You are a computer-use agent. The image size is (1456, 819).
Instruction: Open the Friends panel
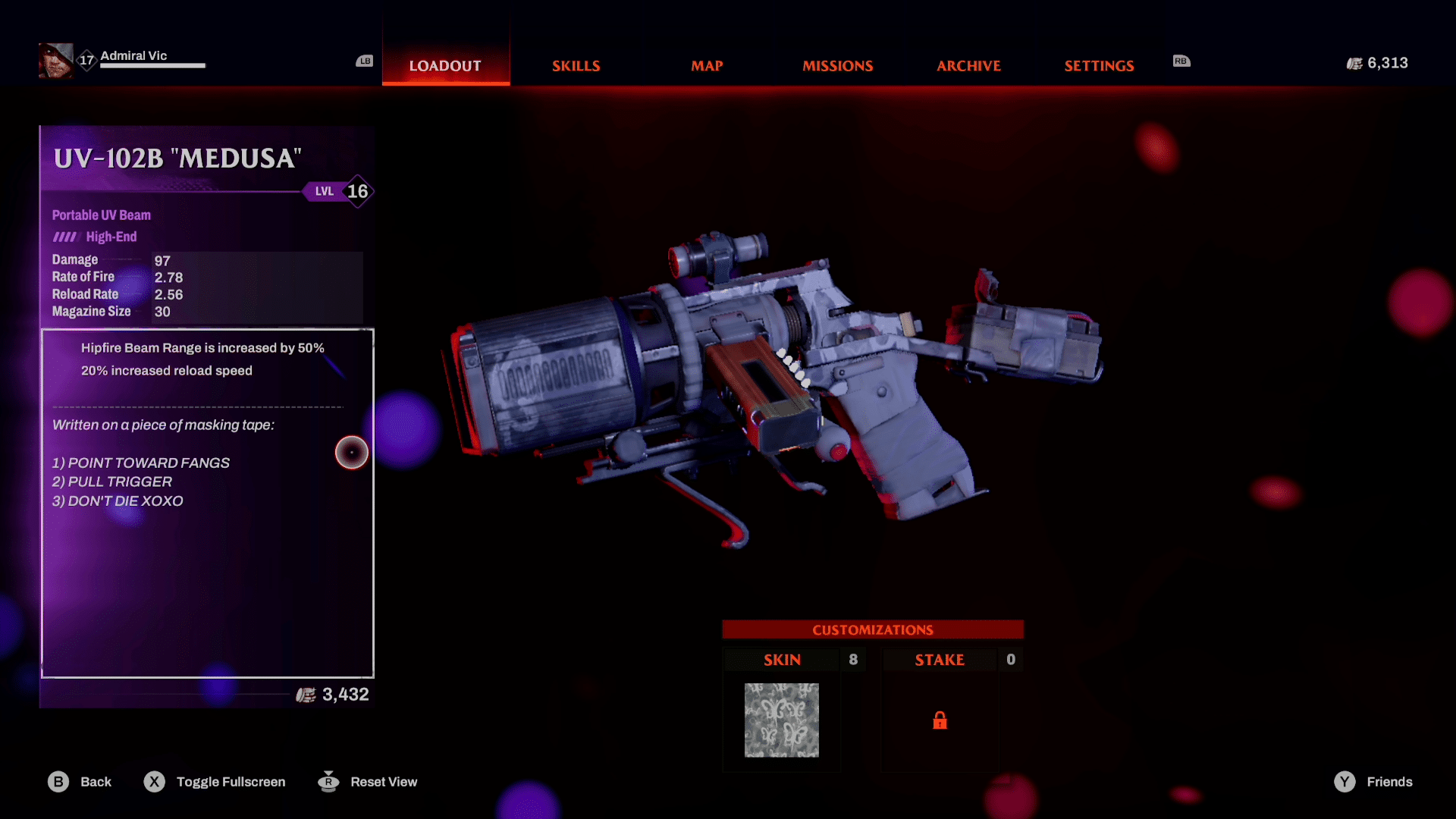1390,782
